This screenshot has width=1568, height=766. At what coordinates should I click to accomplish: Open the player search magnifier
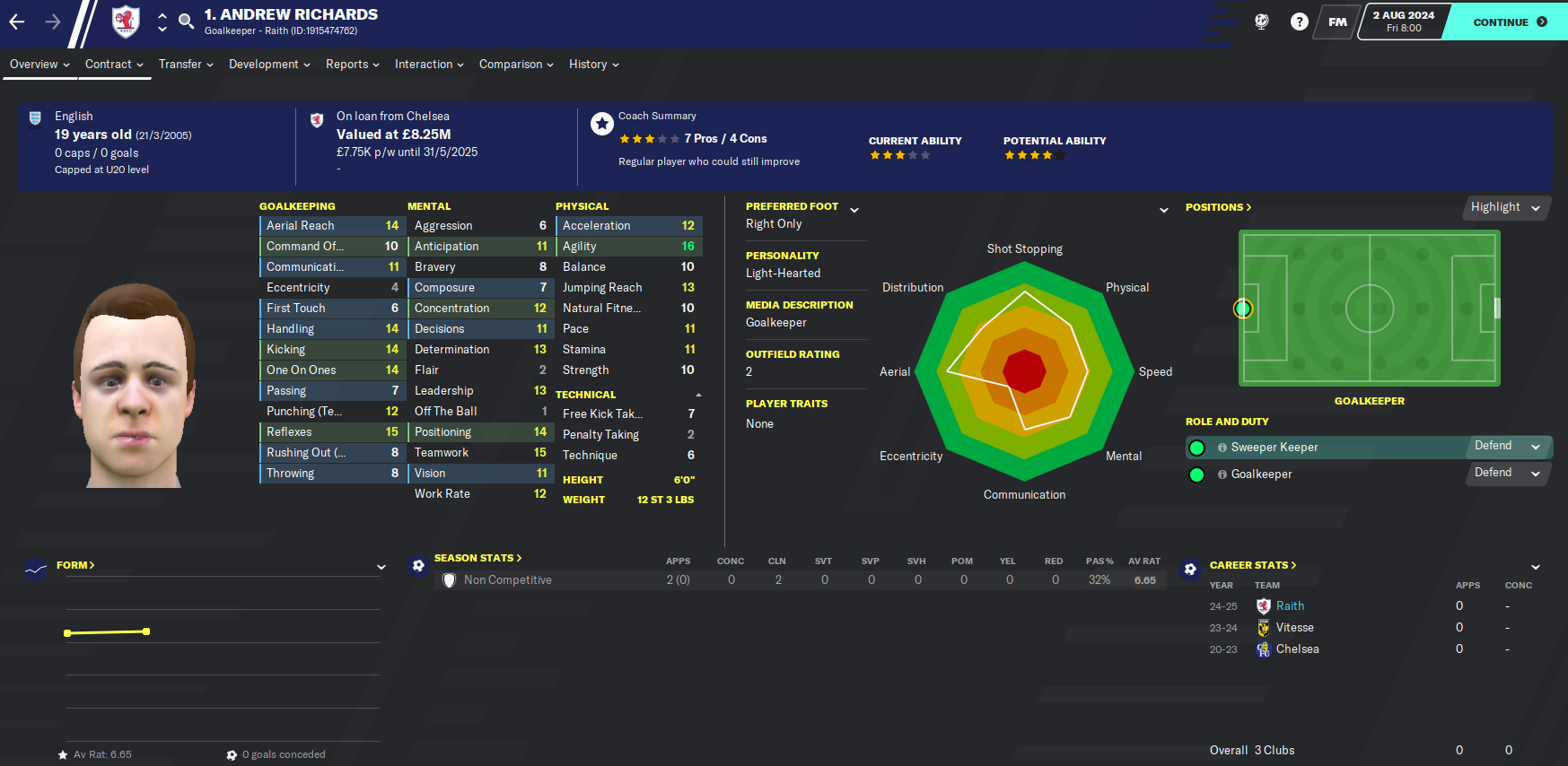[x=186, y=21]
